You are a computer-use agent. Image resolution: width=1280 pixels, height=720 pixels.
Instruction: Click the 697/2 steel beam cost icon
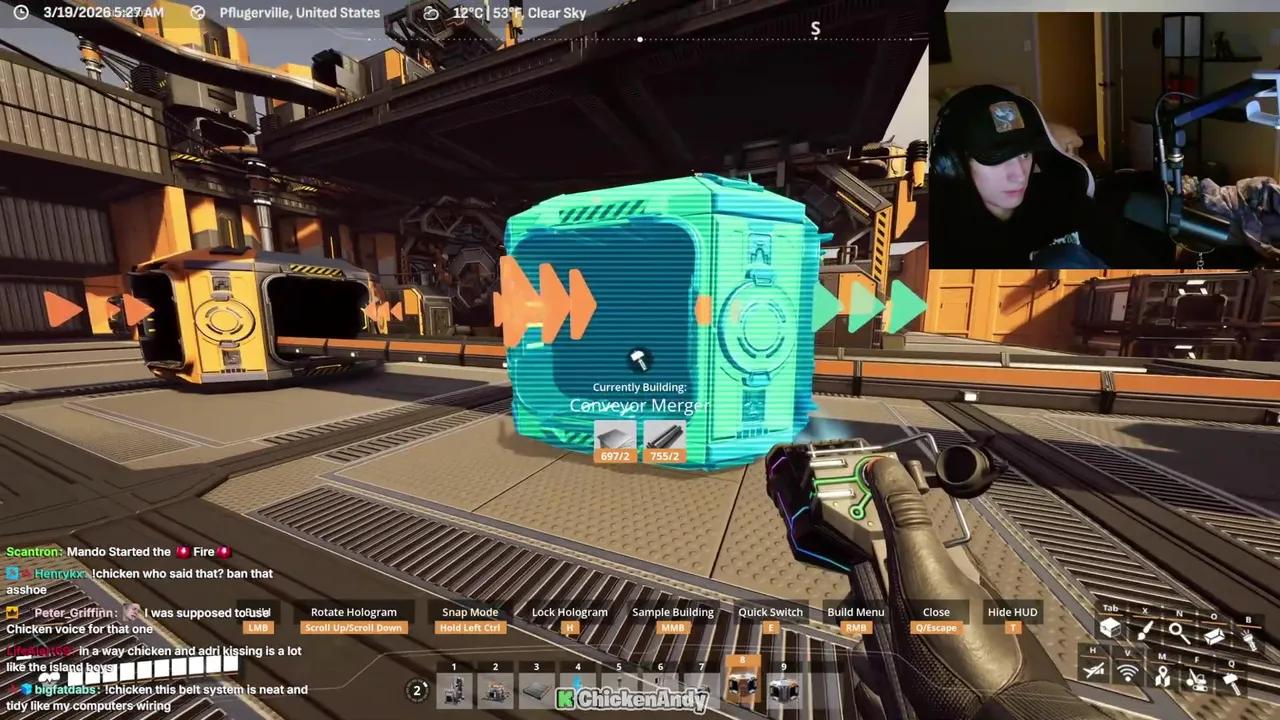tap(614, 440)
